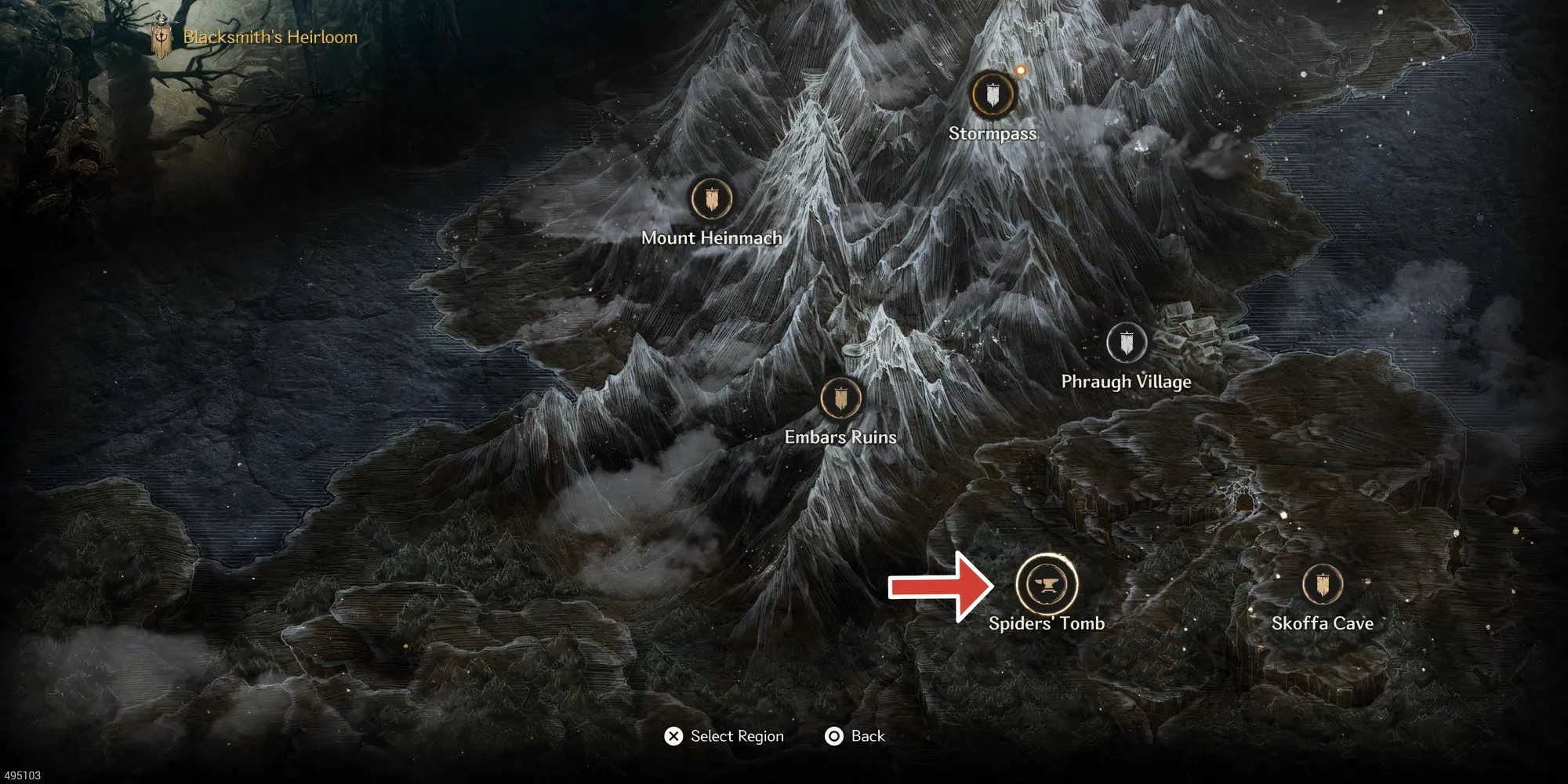Open the Embars Ruins region
1568x784 pixels.
click(x=840, y=398)
